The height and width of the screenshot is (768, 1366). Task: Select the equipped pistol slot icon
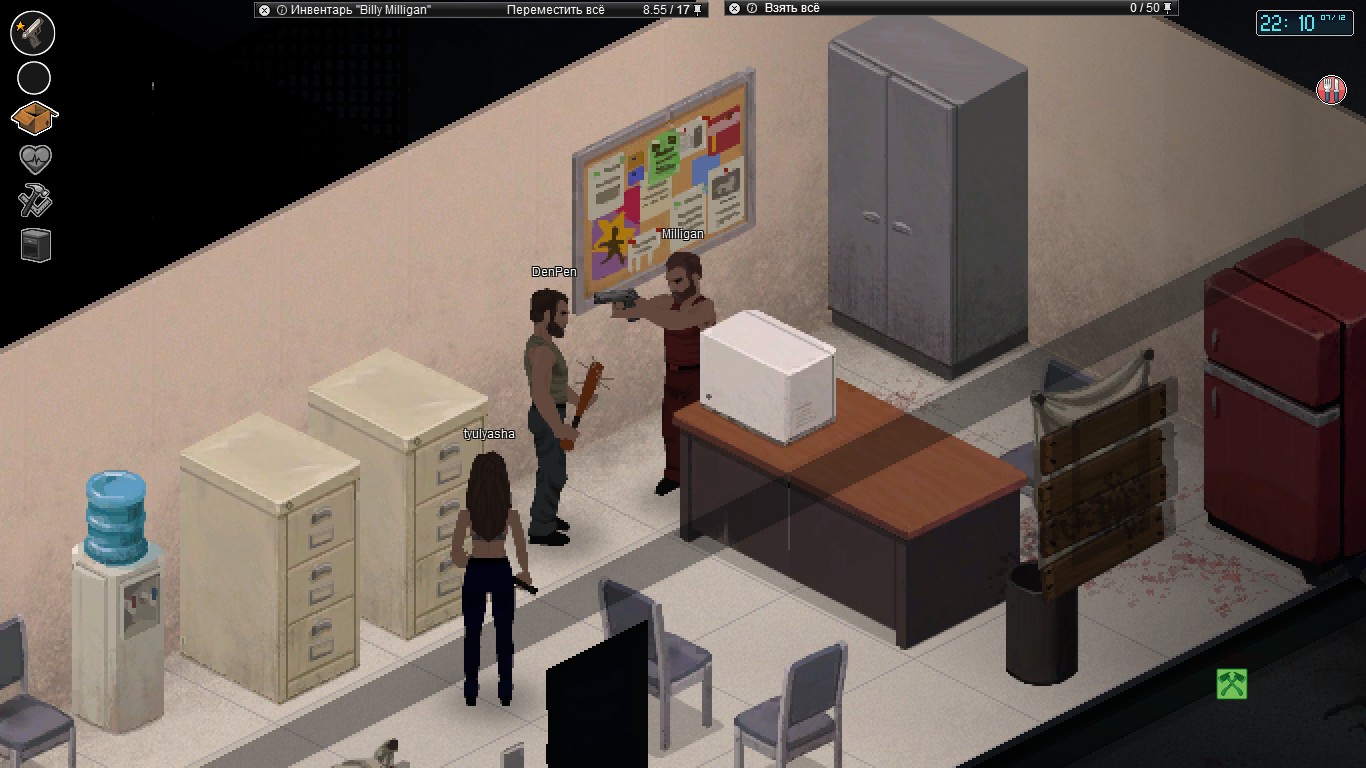coord(33,33)
